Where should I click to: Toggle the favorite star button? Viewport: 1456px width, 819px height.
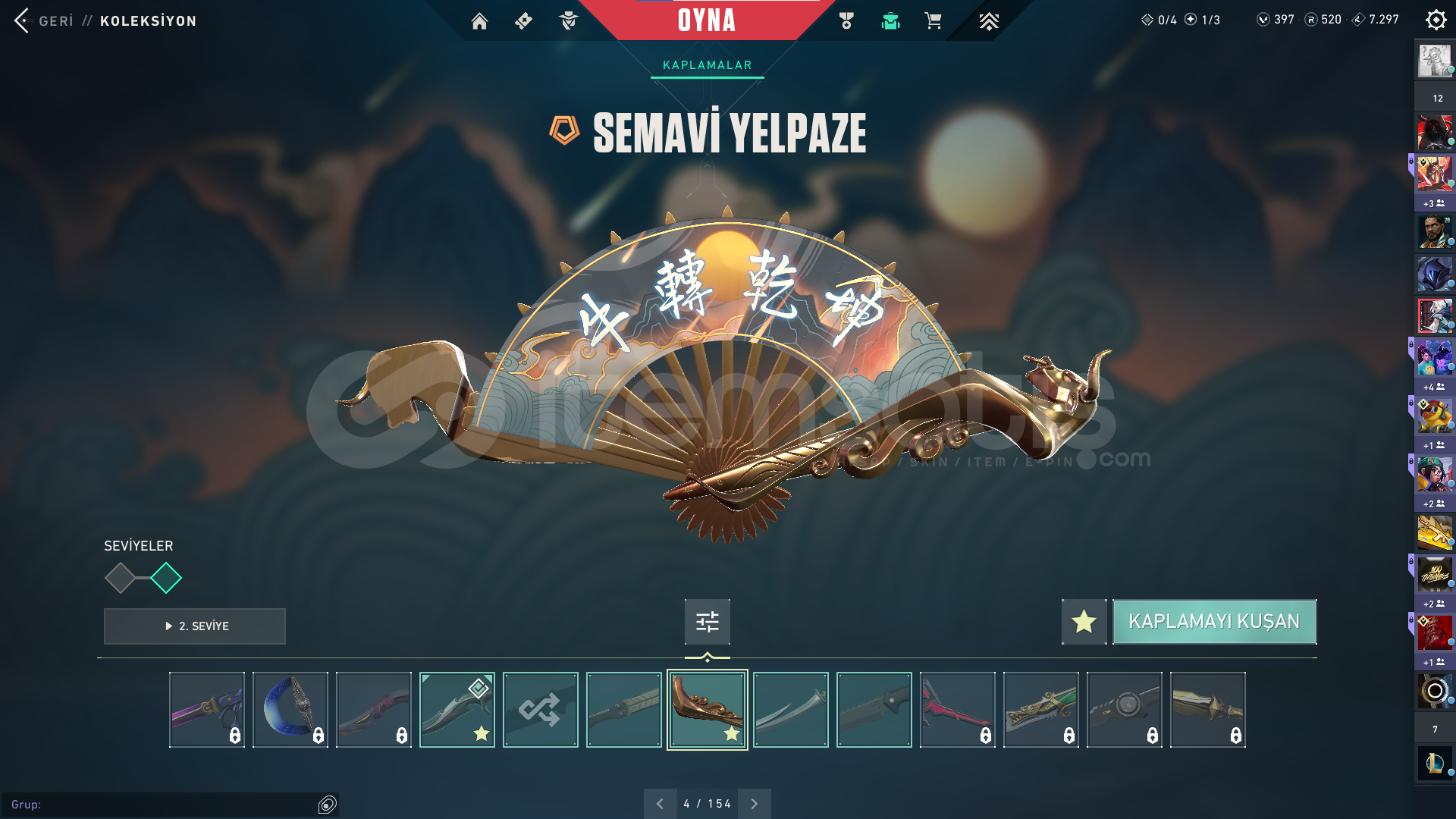tap(1084, 622)
